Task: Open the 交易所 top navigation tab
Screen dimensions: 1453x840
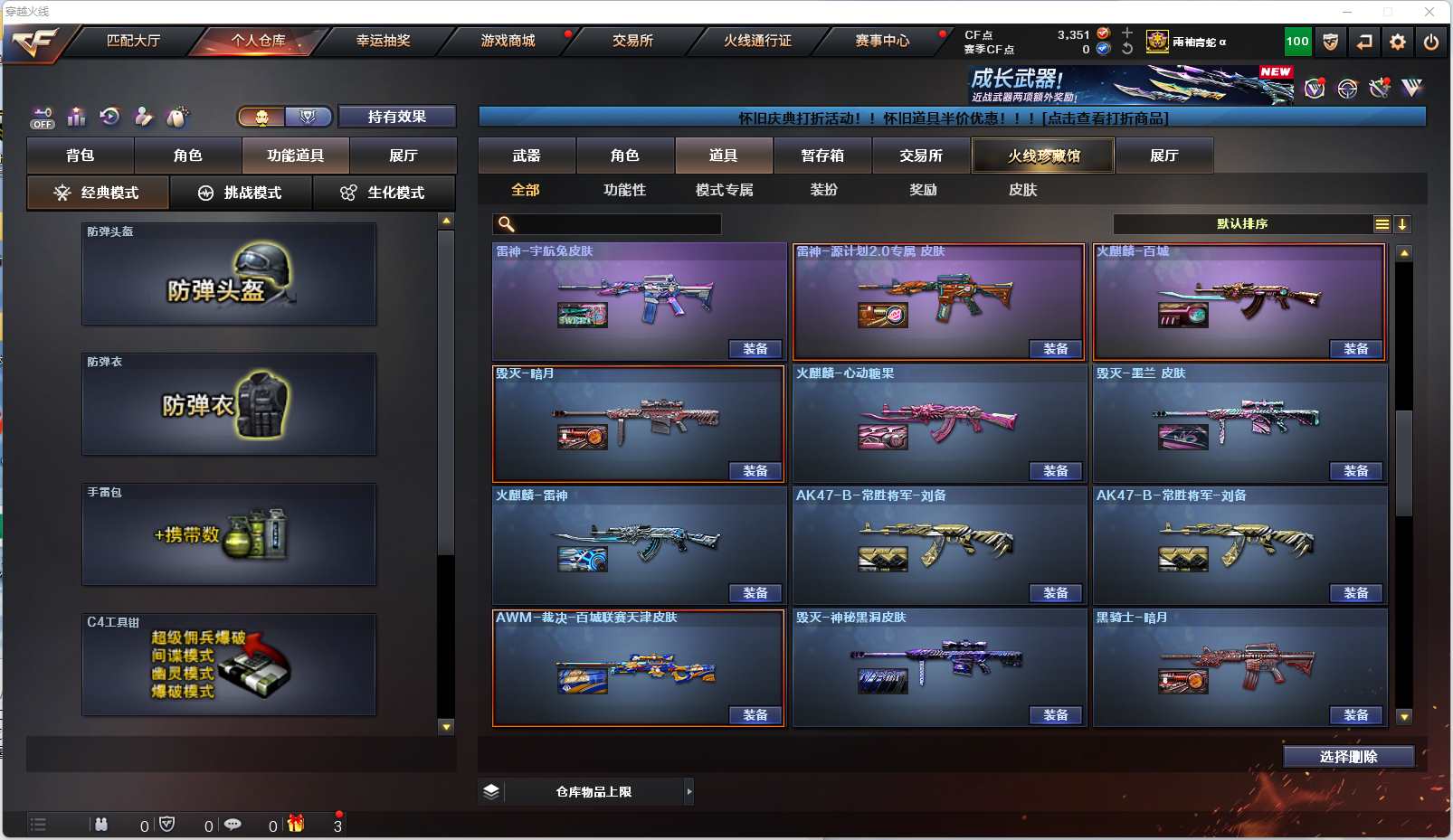Action: [632, 41]
